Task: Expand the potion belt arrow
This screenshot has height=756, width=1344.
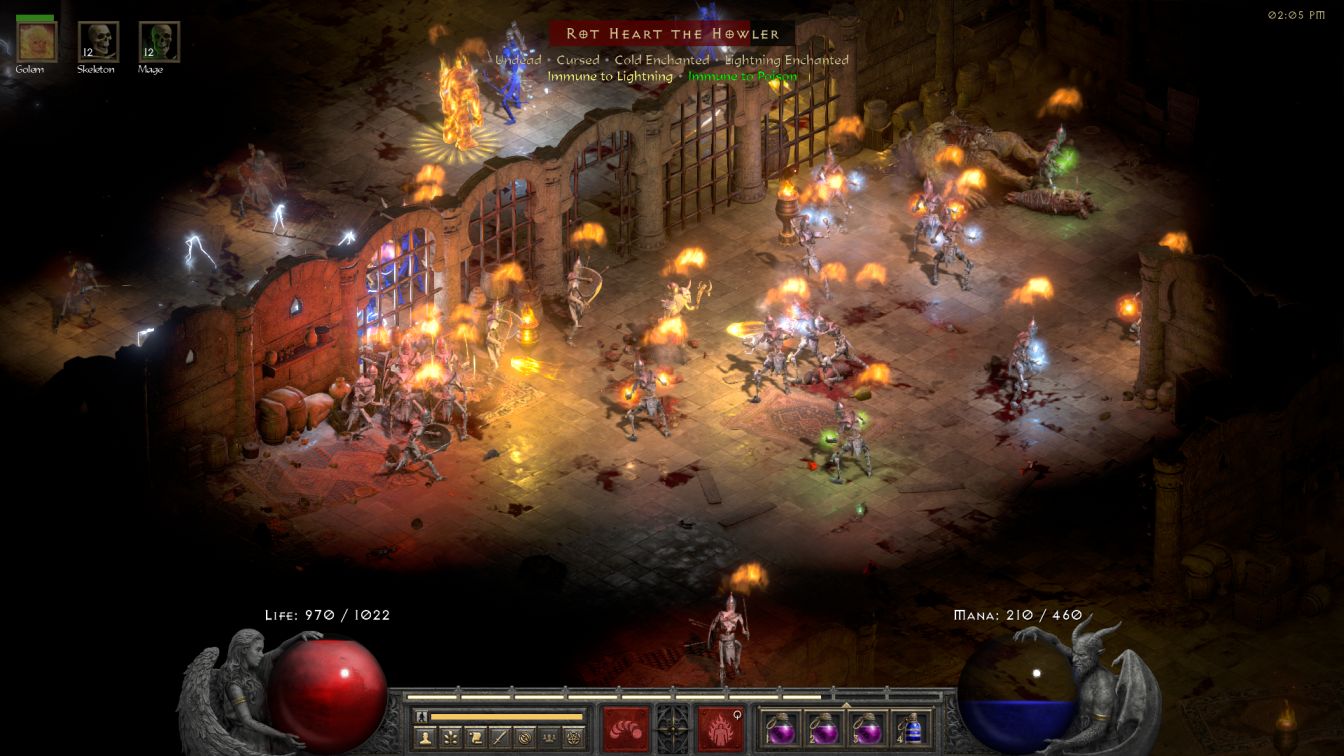Action: [846, 704]
